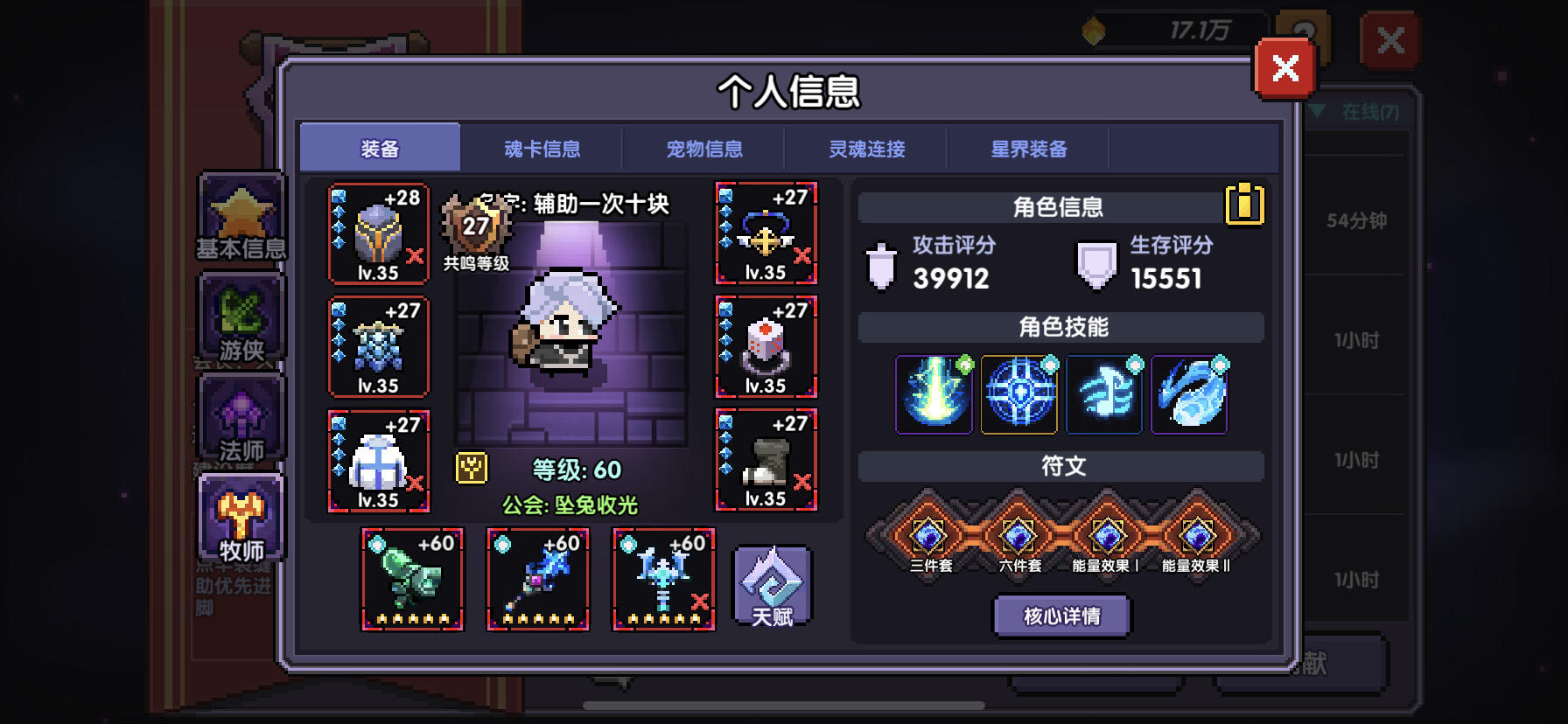This screenshot has width=1568, height=724.
Task: Switch to the 宠物信息 tab
Action: (x=705, y=149)
